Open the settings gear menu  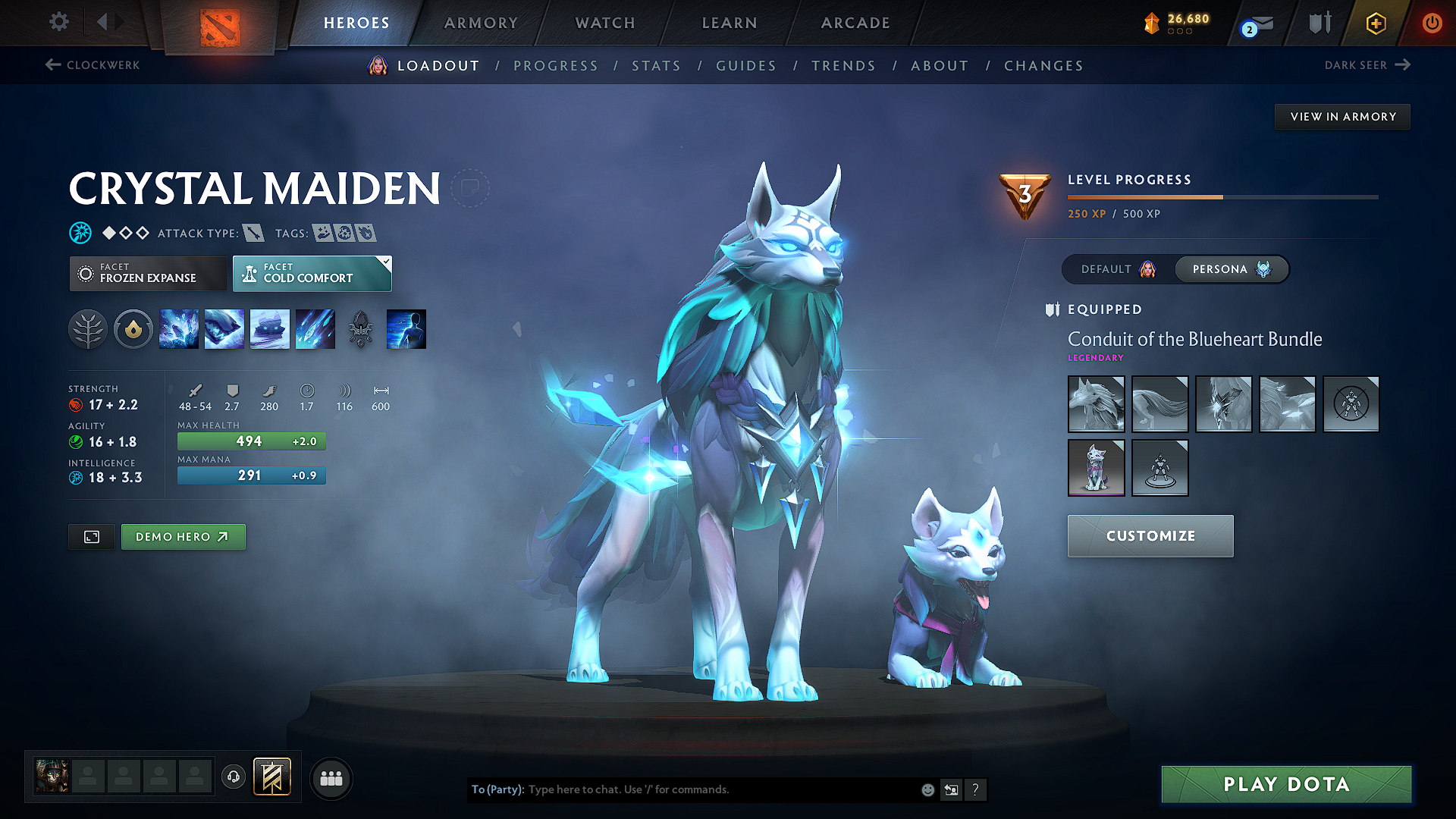click(58, 22)
